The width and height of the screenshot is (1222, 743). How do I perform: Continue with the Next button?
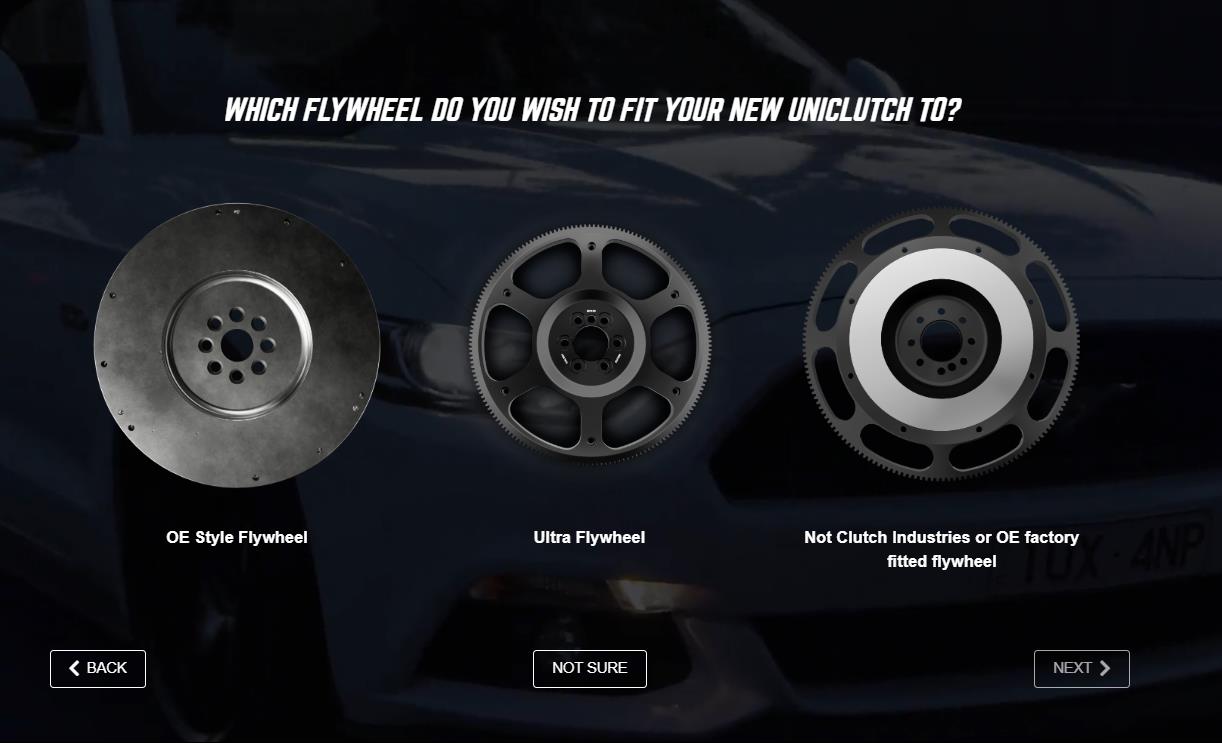coord(1081,669)
